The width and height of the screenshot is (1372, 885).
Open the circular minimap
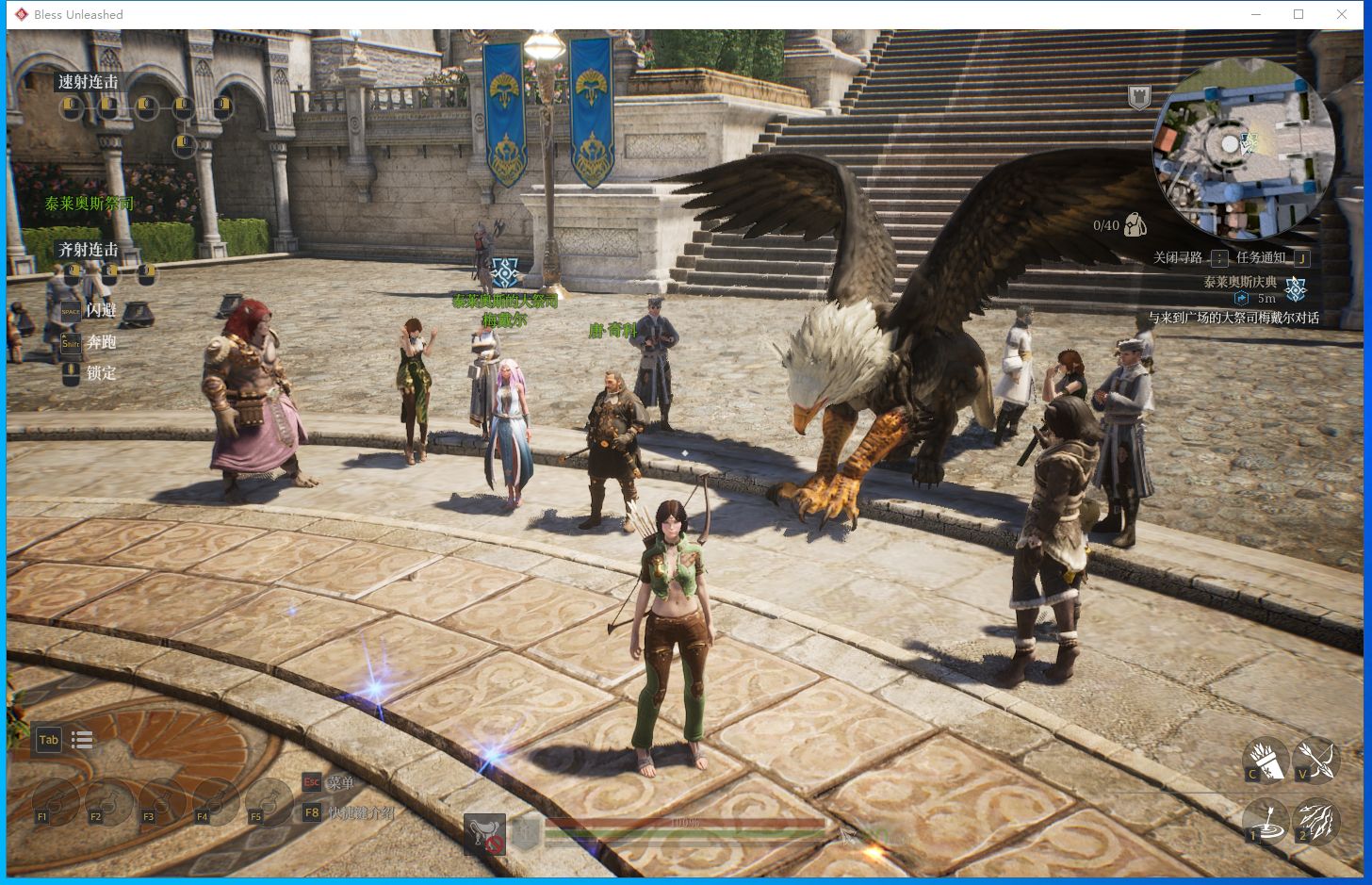pos(1243,148)
